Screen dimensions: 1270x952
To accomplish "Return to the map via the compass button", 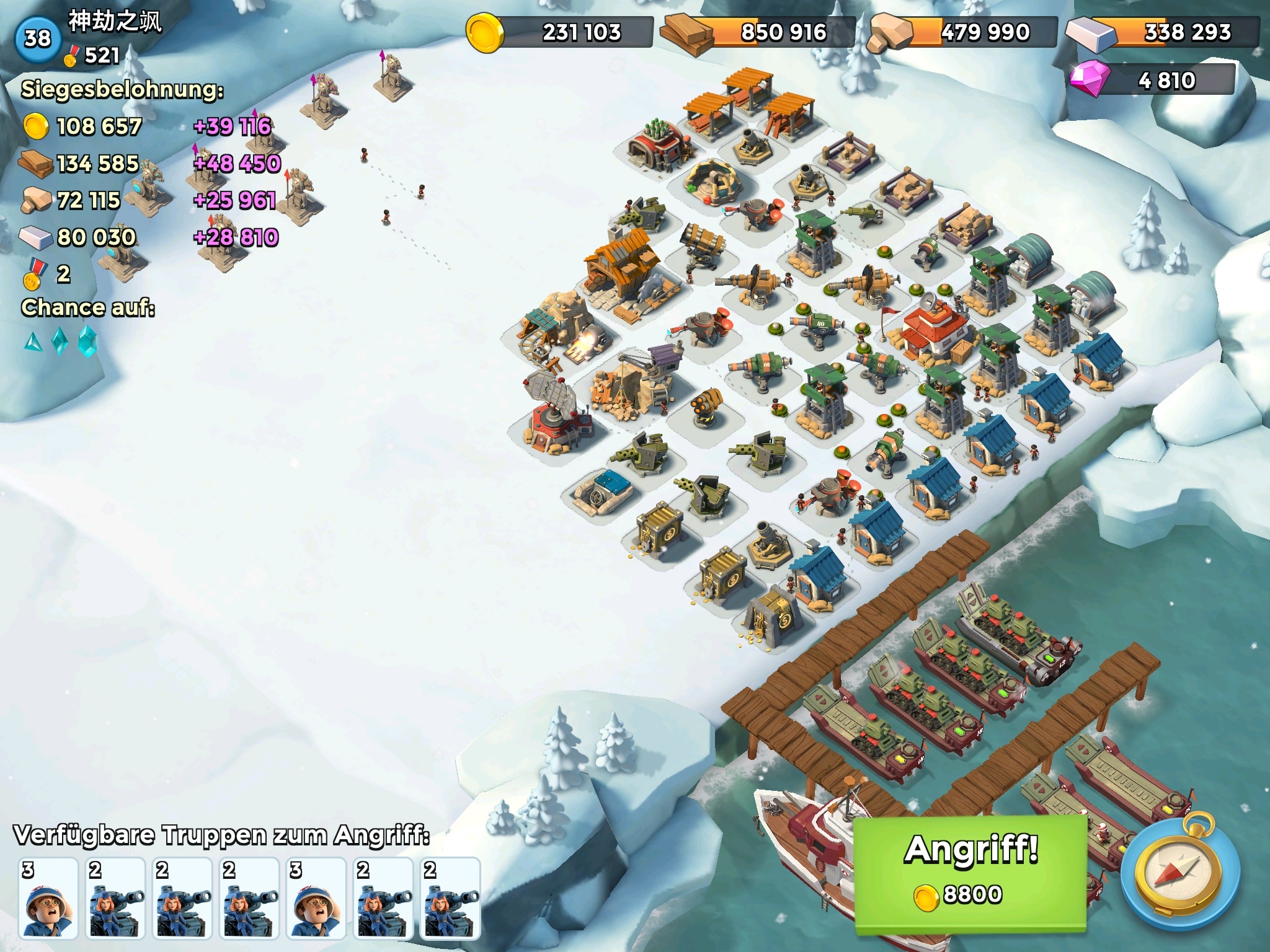I will 1179,874.
